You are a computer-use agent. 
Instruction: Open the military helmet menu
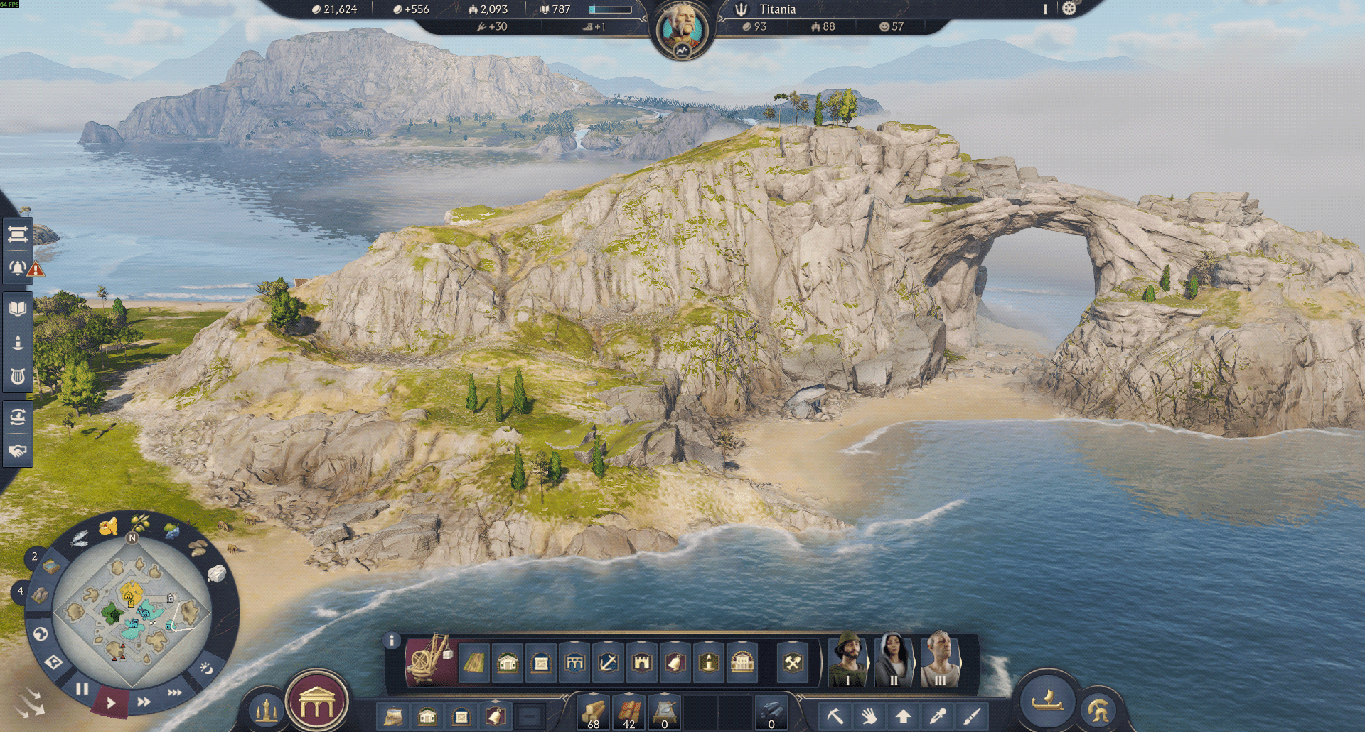coord(1098,710)
